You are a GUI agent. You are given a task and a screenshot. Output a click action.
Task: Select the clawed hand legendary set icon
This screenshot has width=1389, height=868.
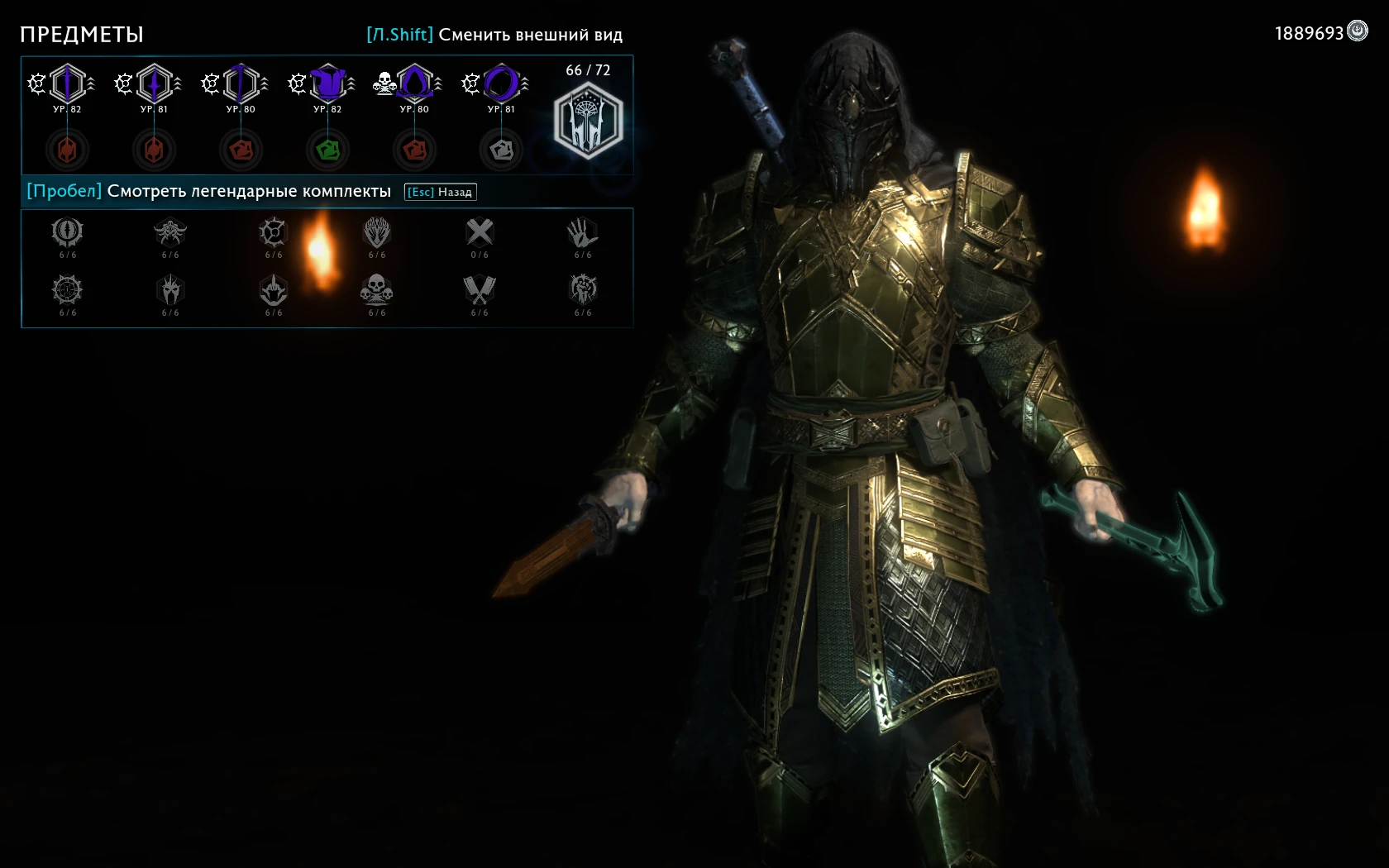583,234
